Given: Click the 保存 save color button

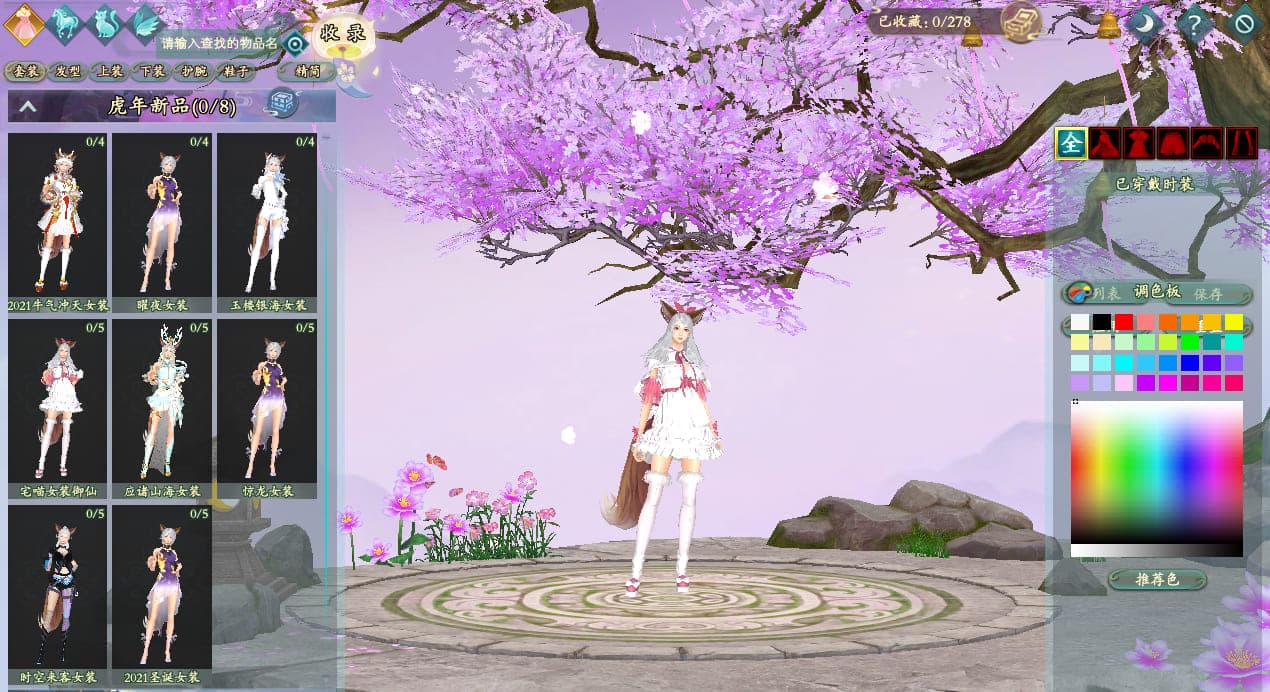Looking at the screenshot, I should click(x=1208, y=293).
